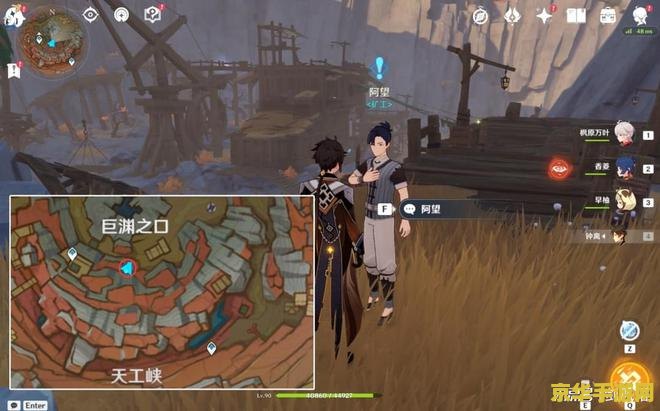The image size is (660, 411).
Task: Switch to party member 早柚
Action: point(623,198)
